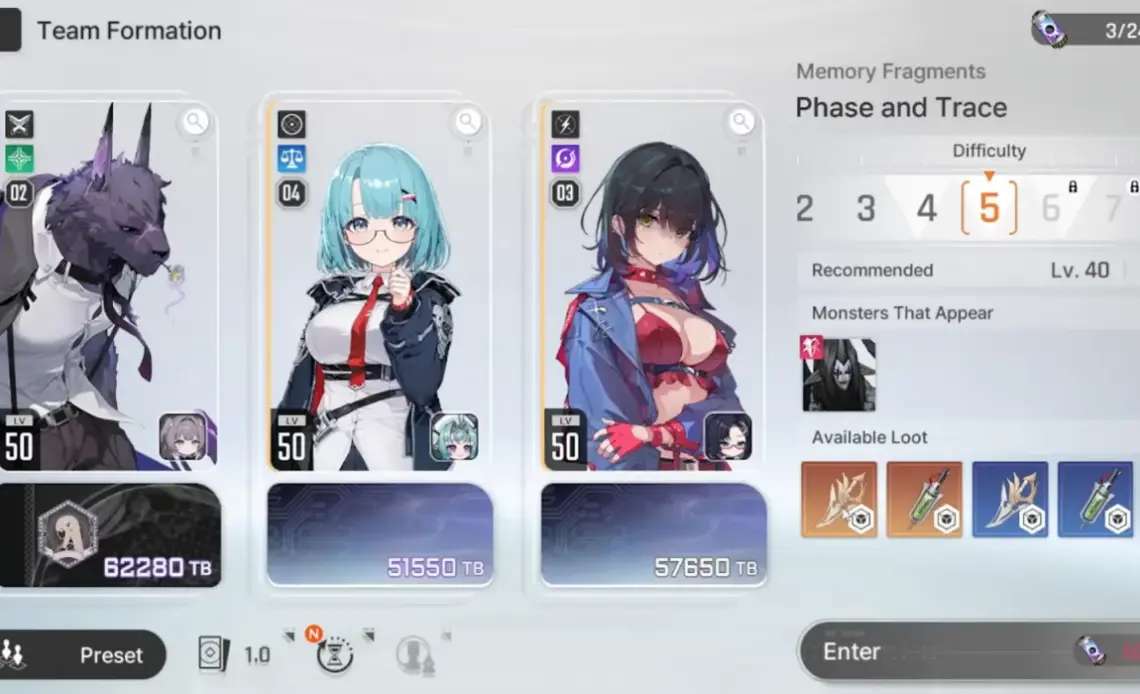Inspect the wolf character with magnifier
Viewport: 1140px width, 694px height.
pyautogui.click(x=195, y=122)
